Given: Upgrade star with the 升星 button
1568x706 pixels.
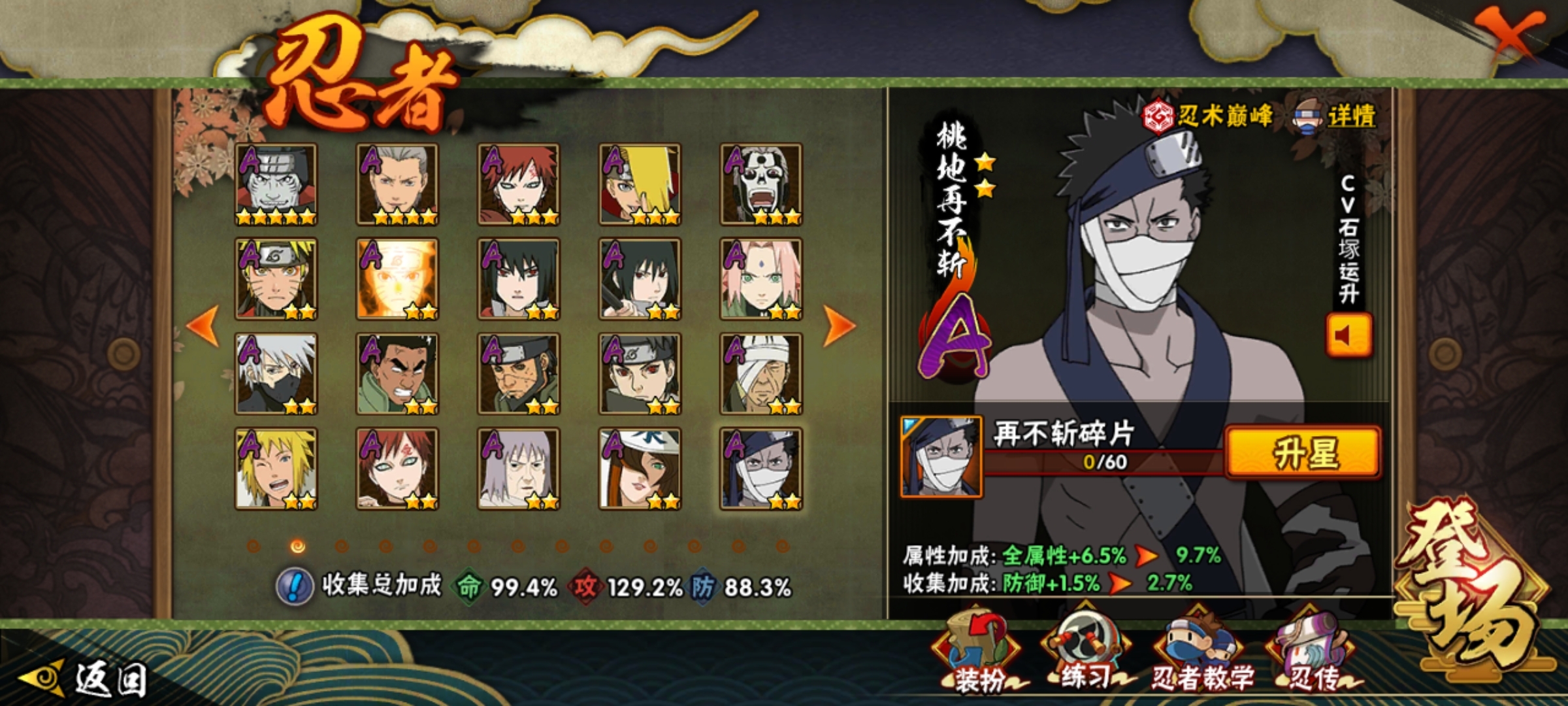Looking at the screenshot, I should point(1303,452).
